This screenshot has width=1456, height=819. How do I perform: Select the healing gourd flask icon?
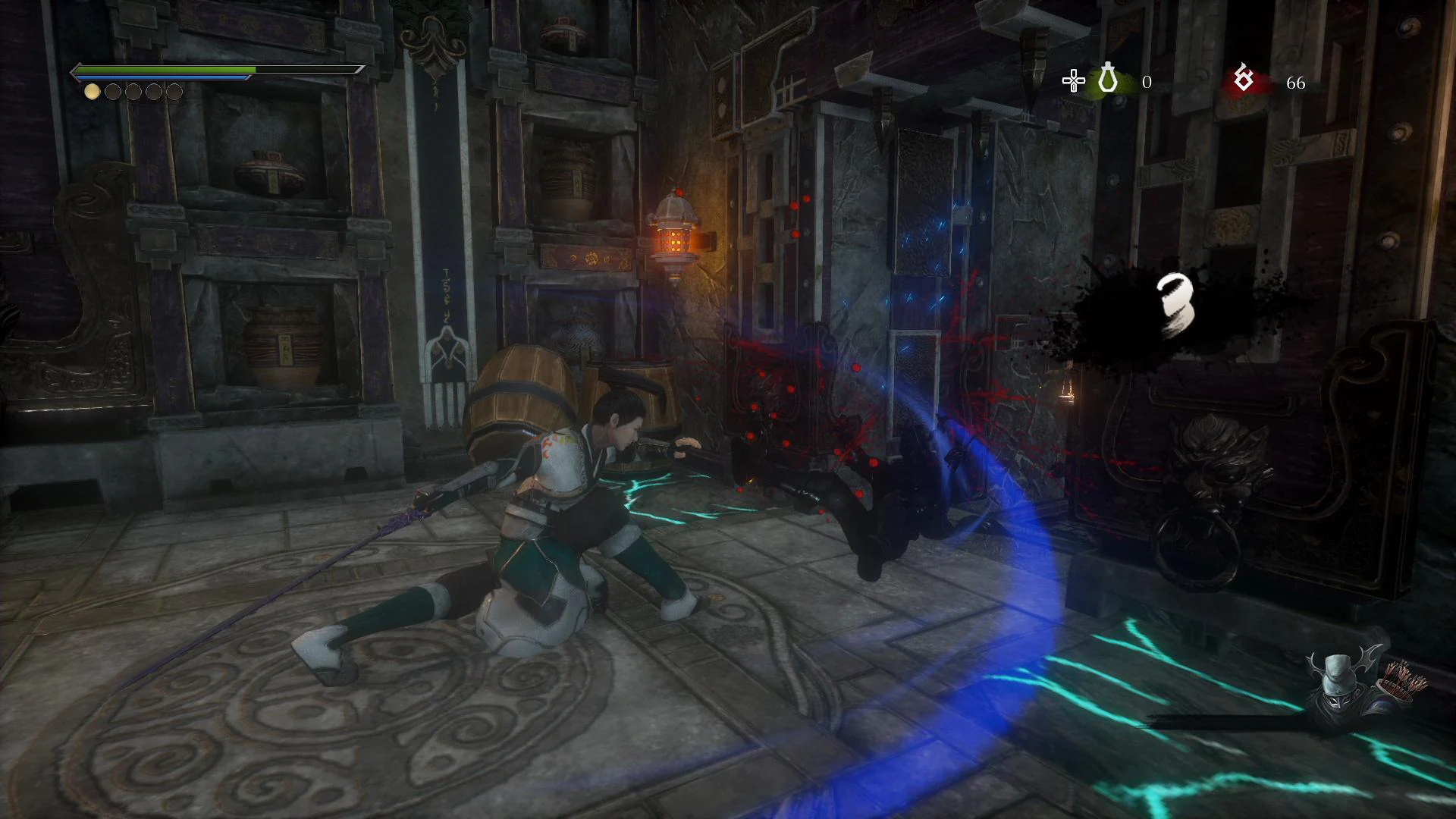pos(1106,80)
